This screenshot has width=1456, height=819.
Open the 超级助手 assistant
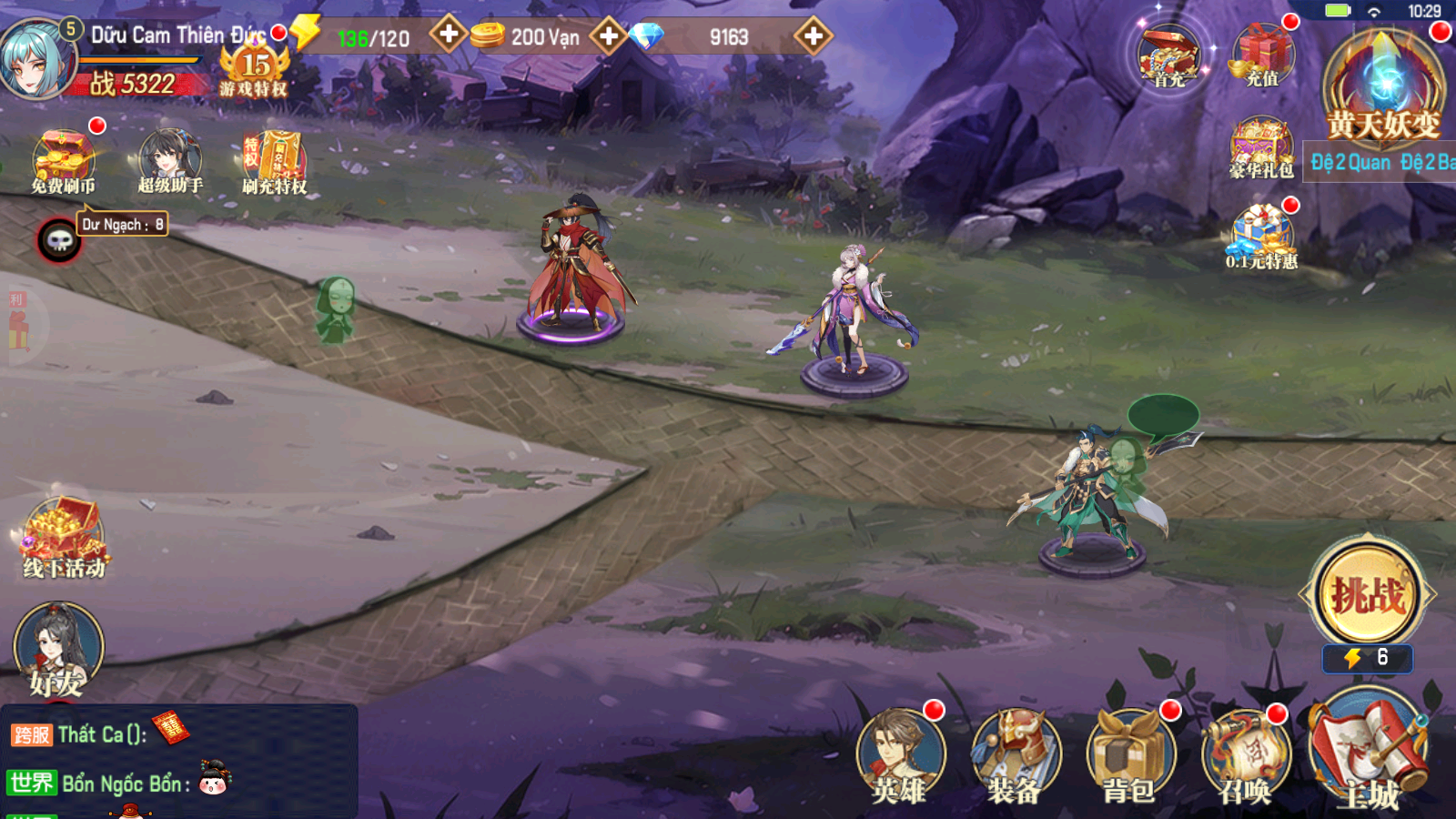169,159
